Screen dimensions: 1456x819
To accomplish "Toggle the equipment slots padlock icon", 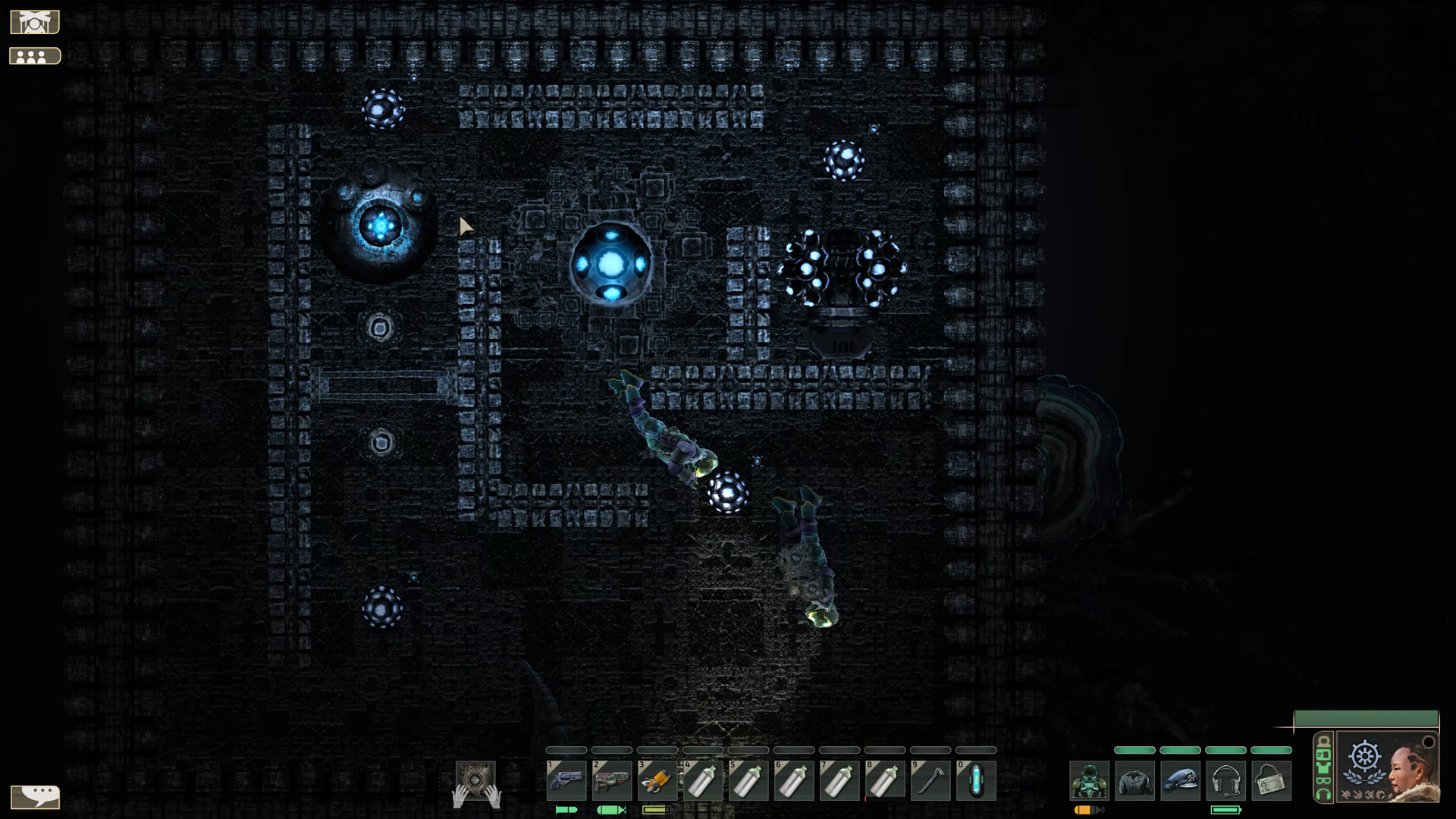I will (x=1323, y=742).
